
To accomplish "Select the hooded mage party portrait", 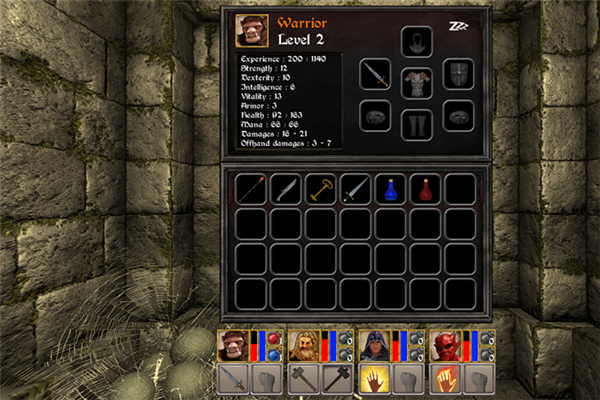I will [374, 345].
